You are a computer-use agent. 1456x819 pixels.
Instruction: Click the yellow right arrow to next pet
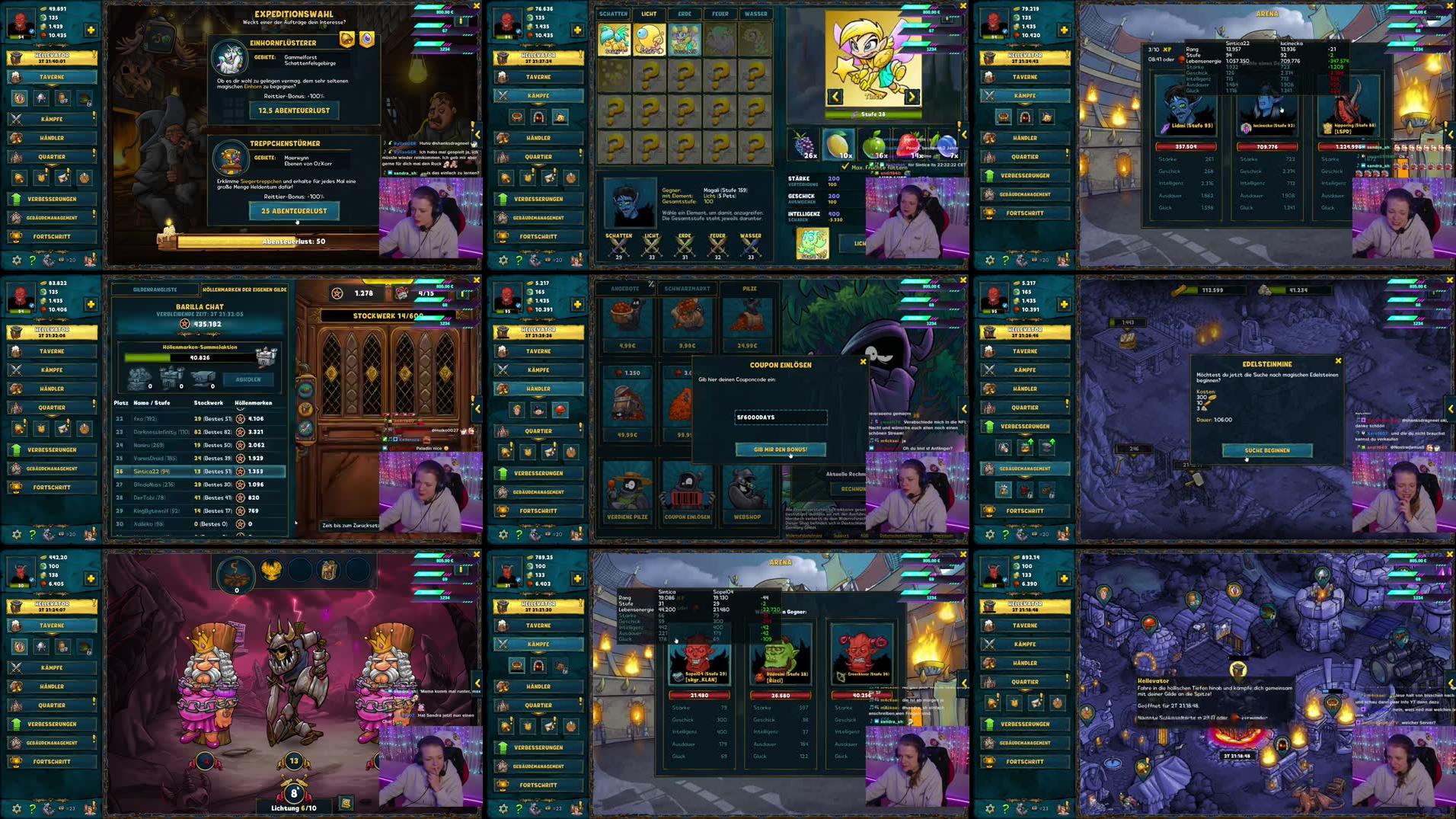tap(912, 97)
